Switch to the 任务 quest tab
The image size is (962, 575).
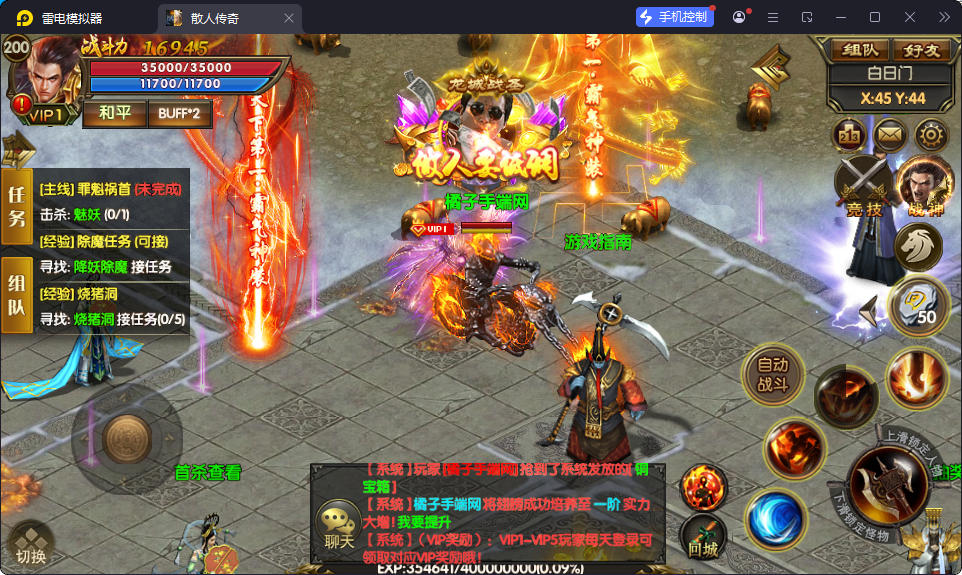pos(17,206)
